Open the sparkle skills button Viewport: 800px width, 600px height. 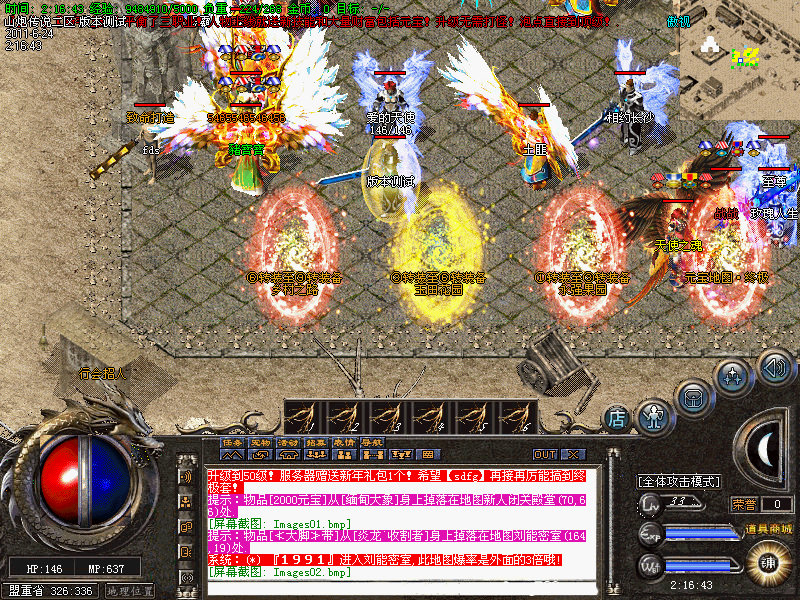click(x=733, y=377)
